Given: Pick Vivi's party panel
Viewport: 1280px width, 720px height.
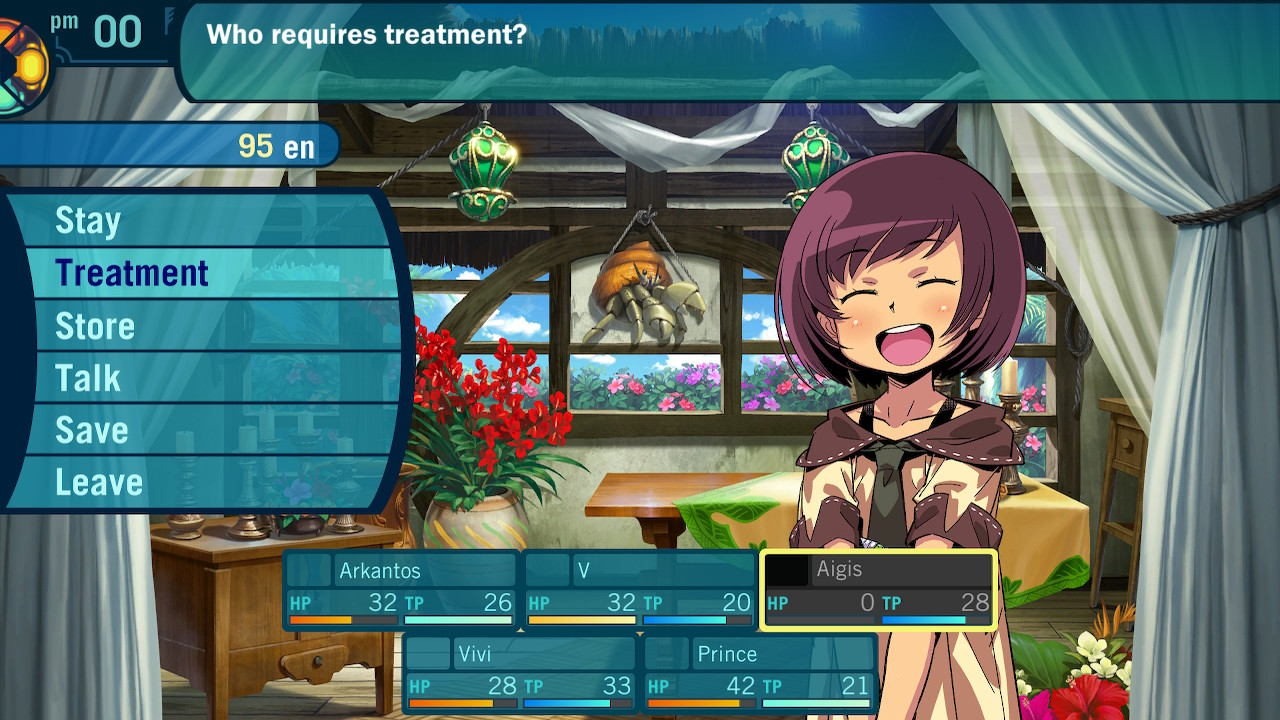Looking at the screenshot, I should pos(520,673).
